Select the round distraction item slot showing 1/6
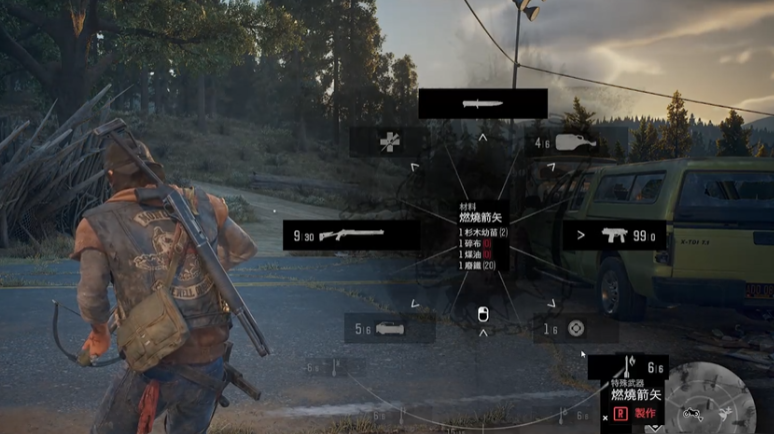Image resolution: width=774 pixels, height=434 pixels. click(x=575, y=328)
